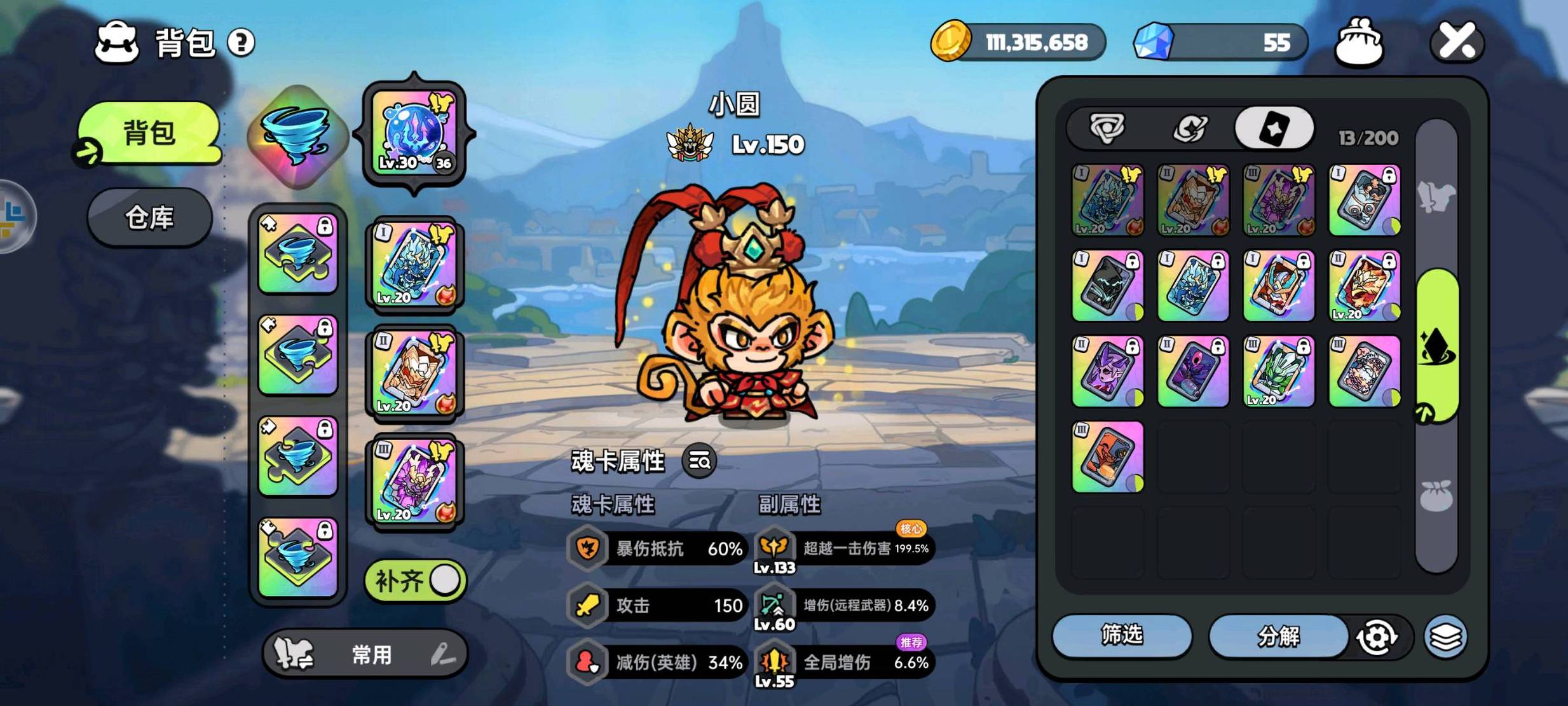
Task: Open the pouch bag icon at top
Action: [x=1359, y=43]
